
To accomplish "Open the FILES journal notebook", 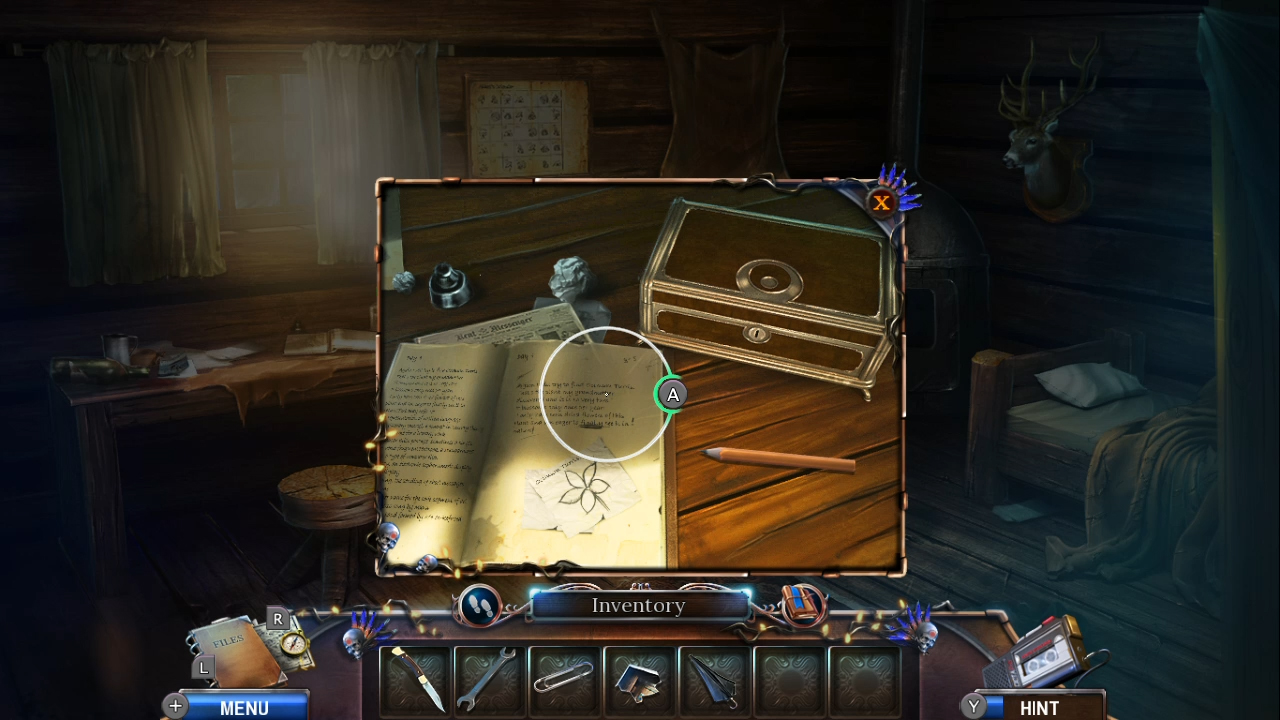I will 232,648.
